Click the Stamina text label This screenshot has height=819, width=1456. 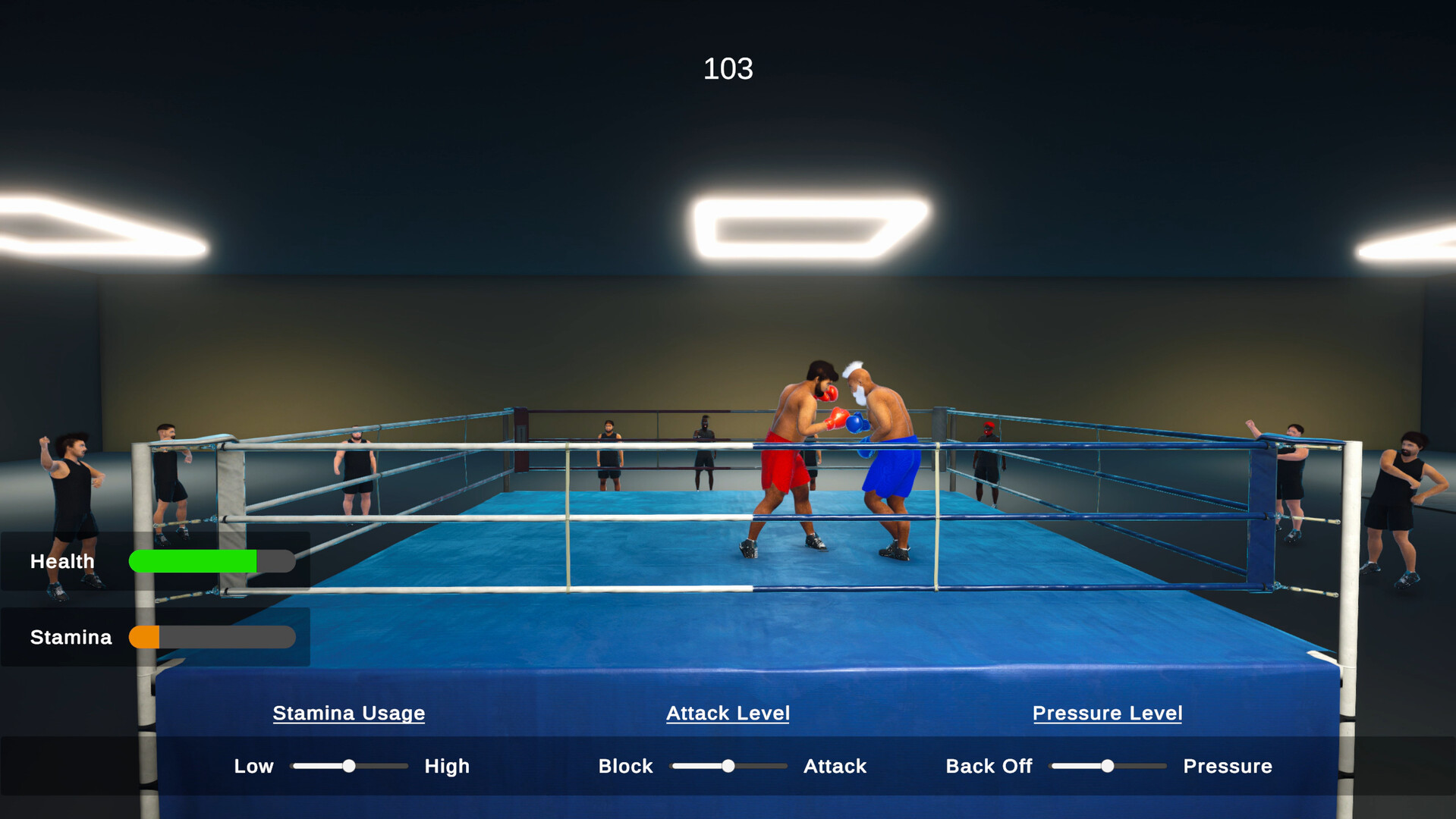69,637
